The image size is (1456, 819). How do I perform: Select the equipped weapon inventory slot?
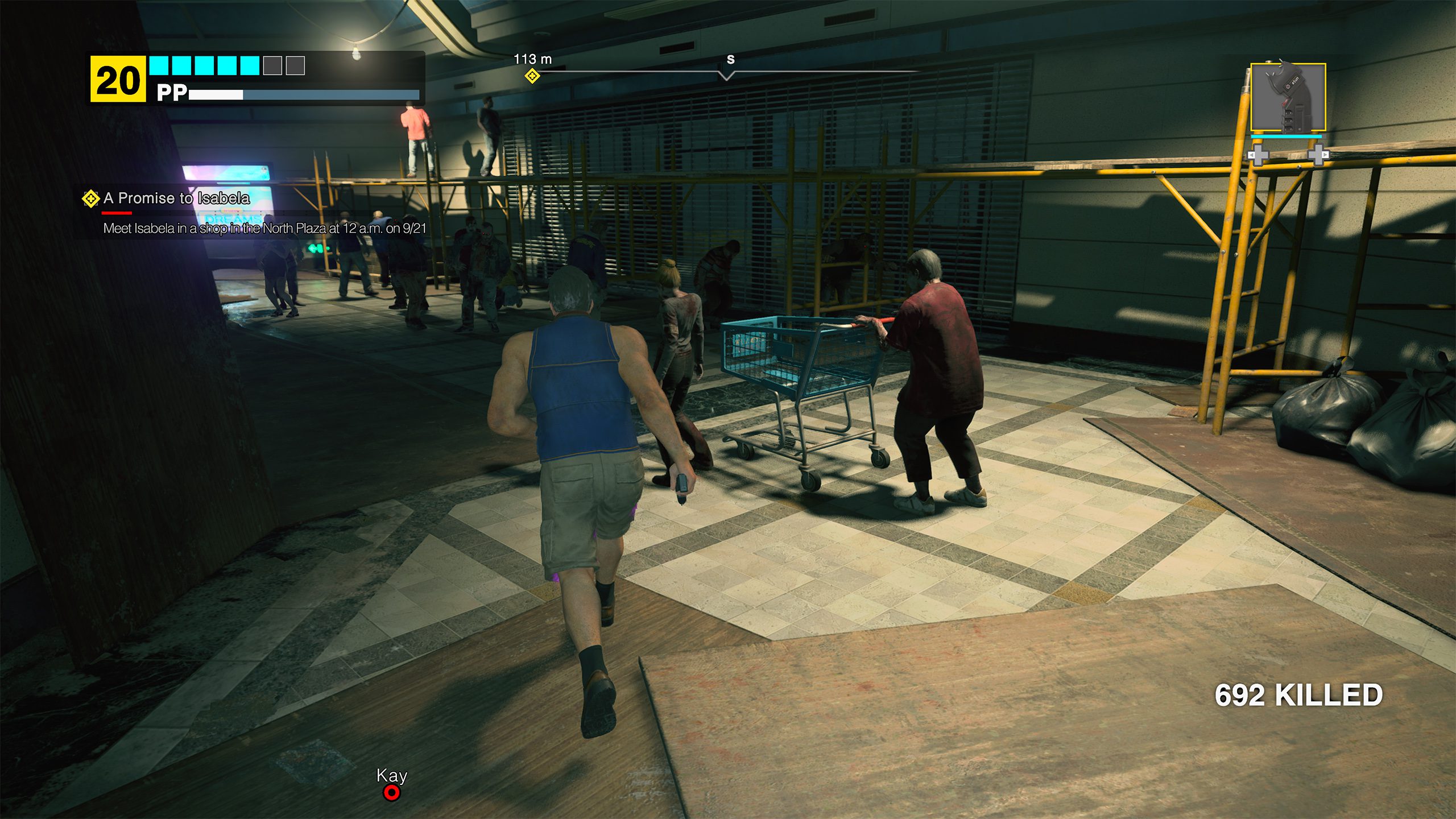tap(1288, 98)
